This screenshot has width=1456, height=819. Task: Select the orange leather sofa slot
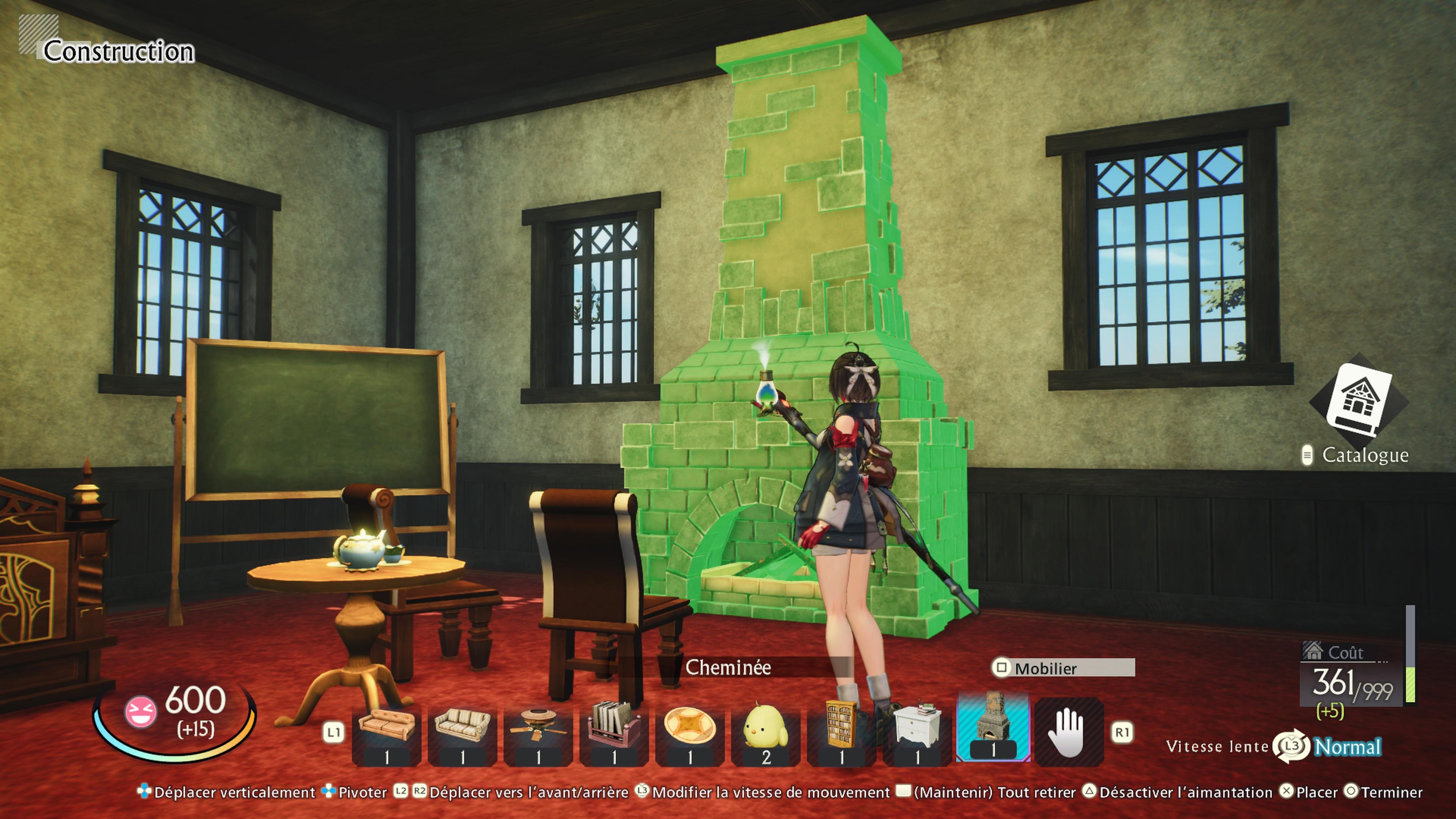click(x=387, y=733)
